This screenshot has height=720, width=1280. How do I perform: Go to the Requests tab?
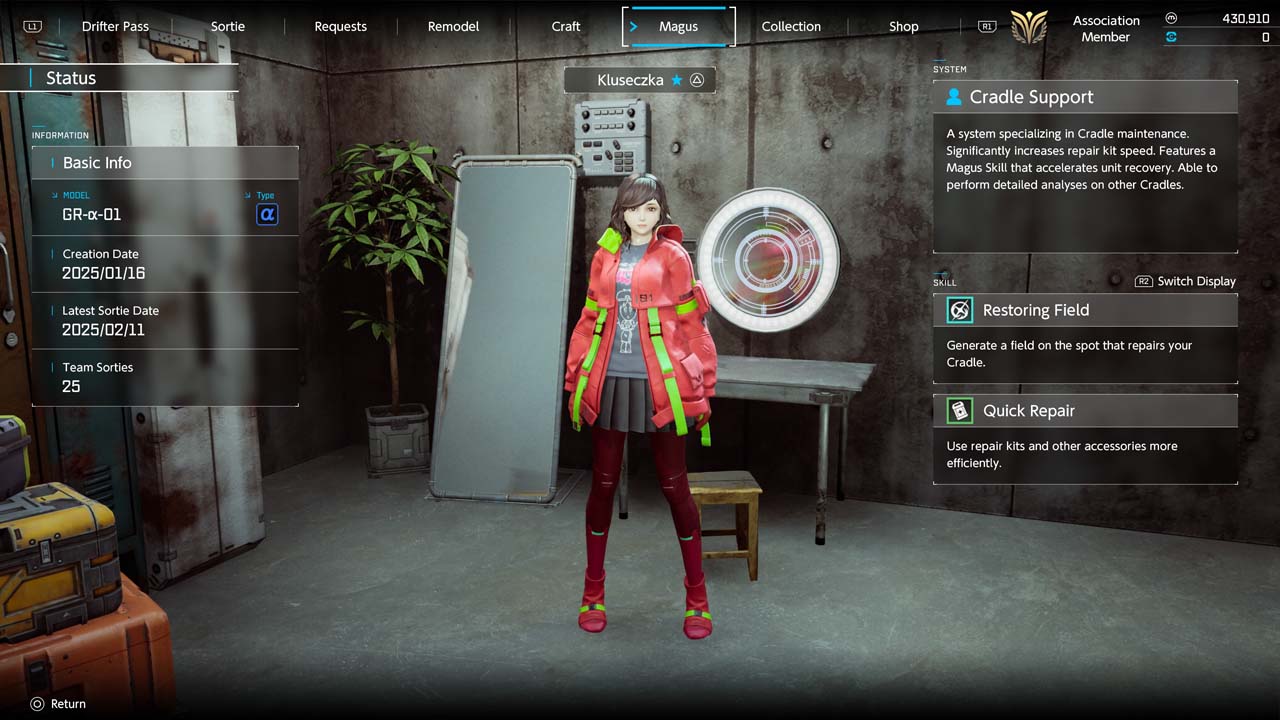(x=340, y=26)
